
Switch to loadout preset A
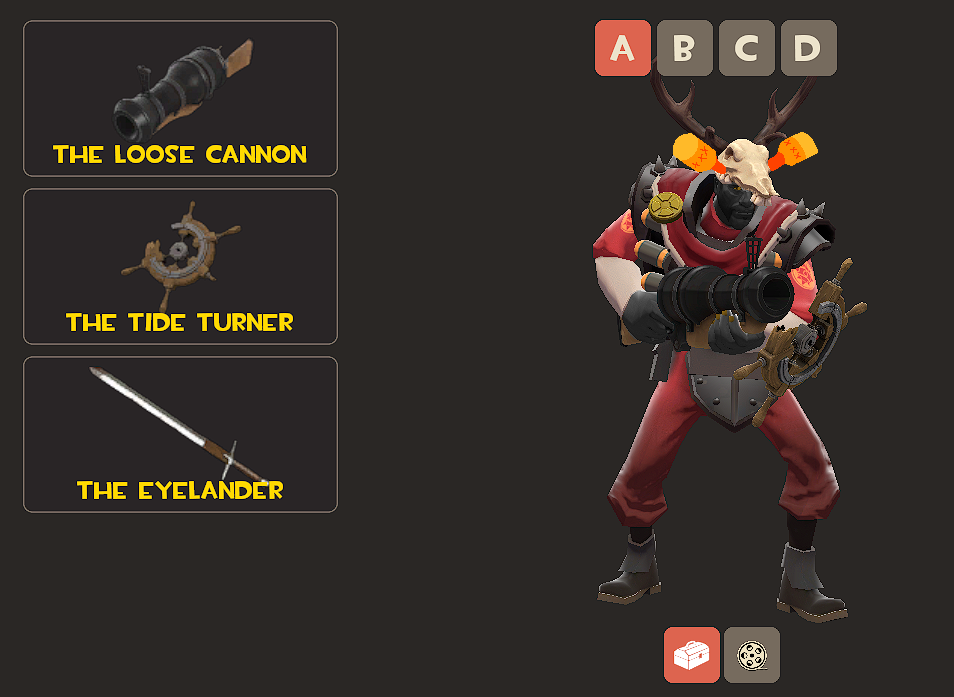[x=623, y=48]
